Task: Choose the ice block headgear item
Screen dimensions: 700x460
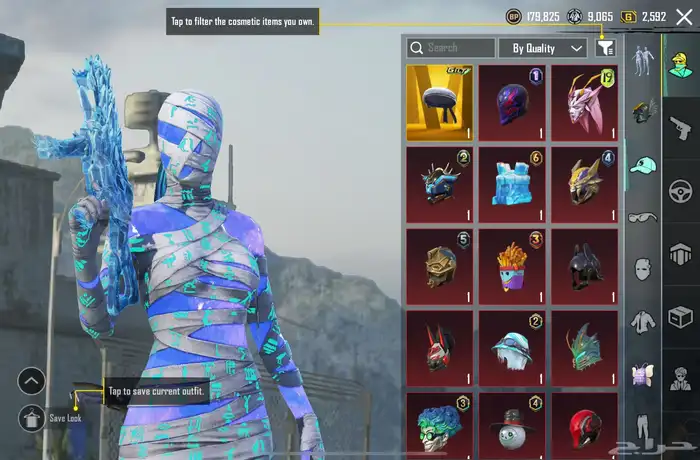Action: 511,185
